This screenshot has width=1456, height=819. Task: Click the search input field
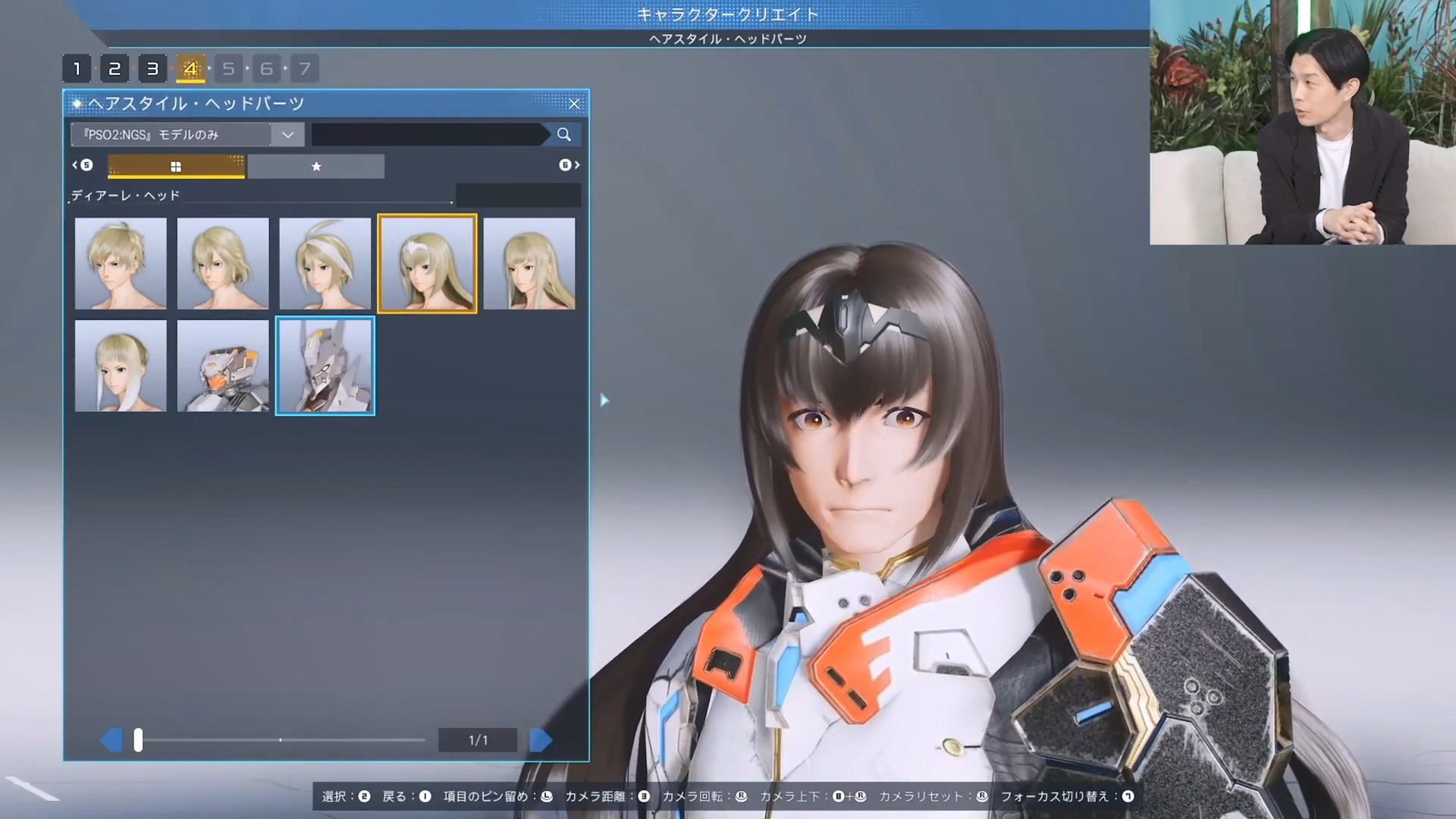coord(428,134)
